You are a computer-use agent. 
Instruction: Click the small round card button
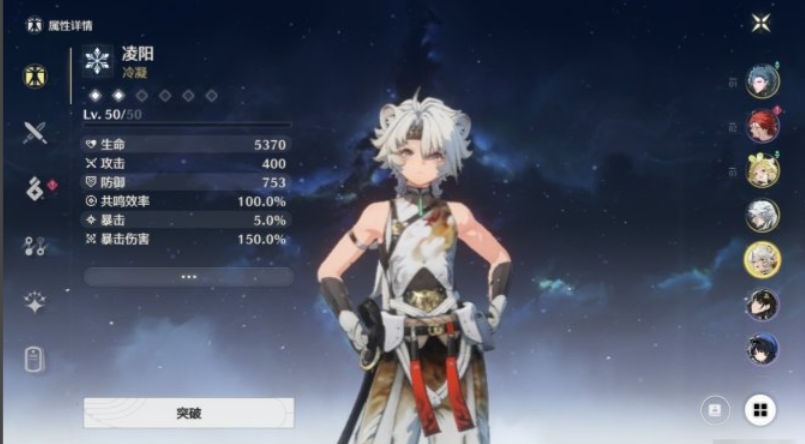714,409
